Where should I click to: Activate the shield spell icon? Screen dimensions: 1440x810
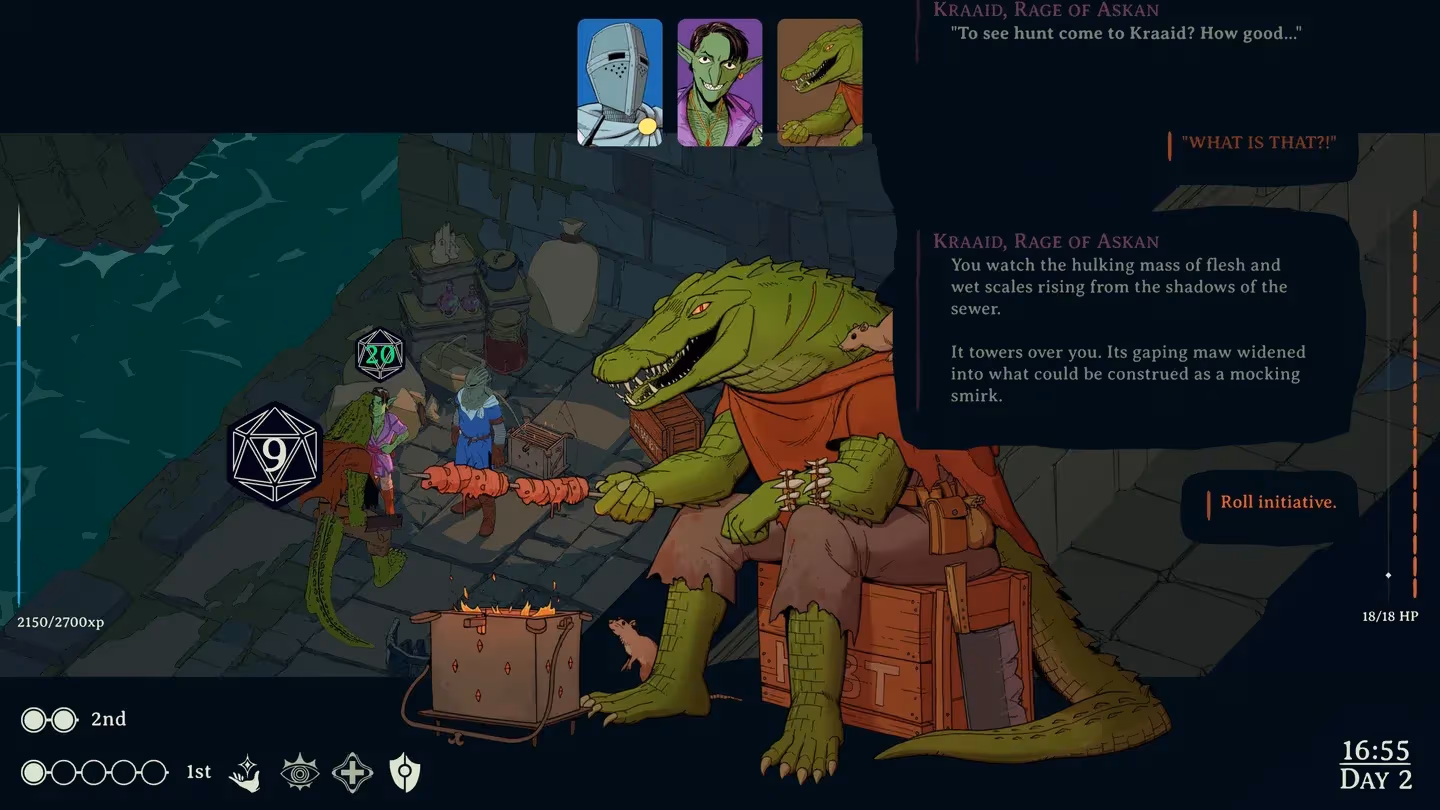click(404, 773)
